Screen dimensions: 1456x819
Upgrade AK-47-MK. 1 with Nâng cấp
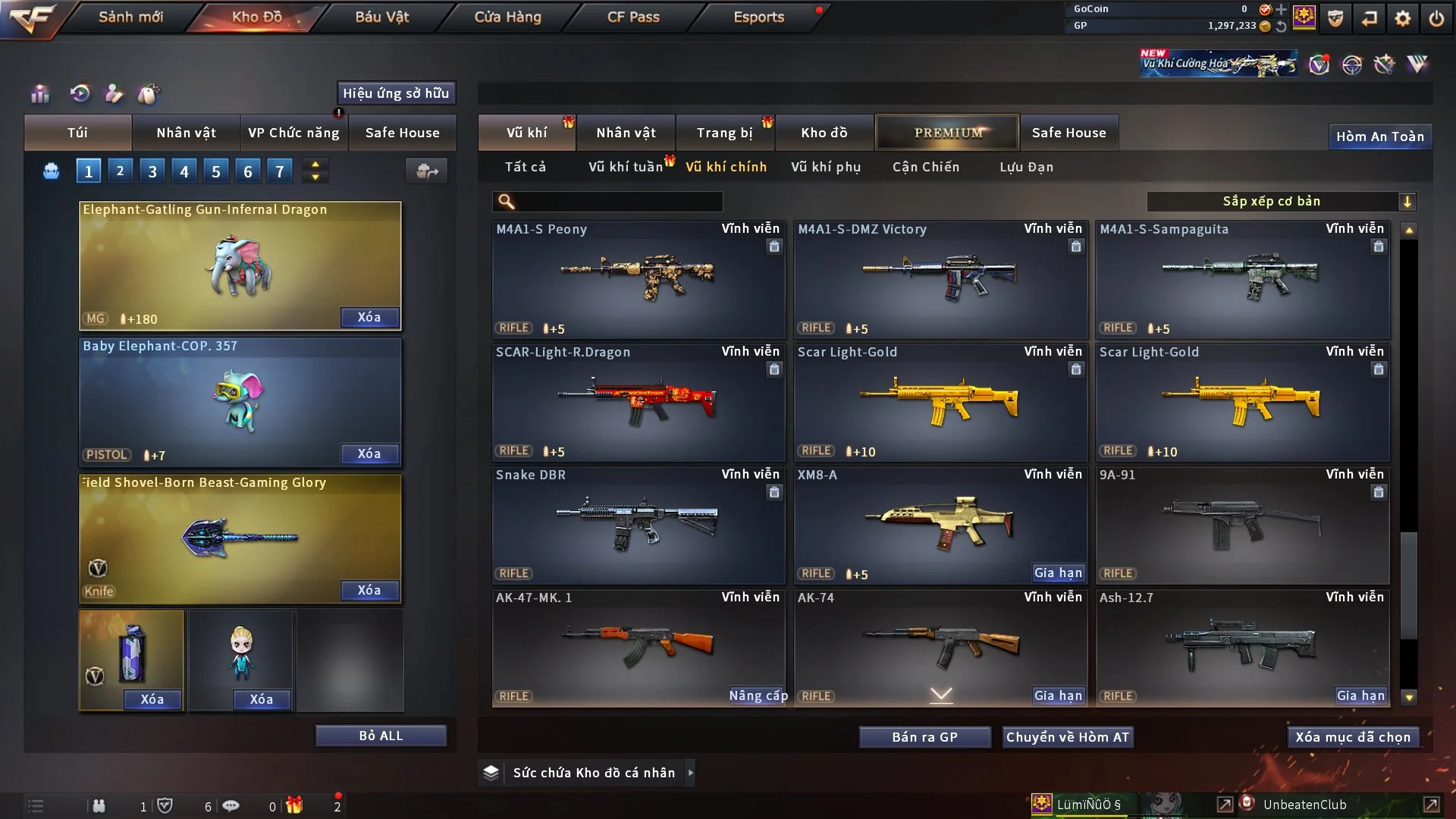[758, 695]
